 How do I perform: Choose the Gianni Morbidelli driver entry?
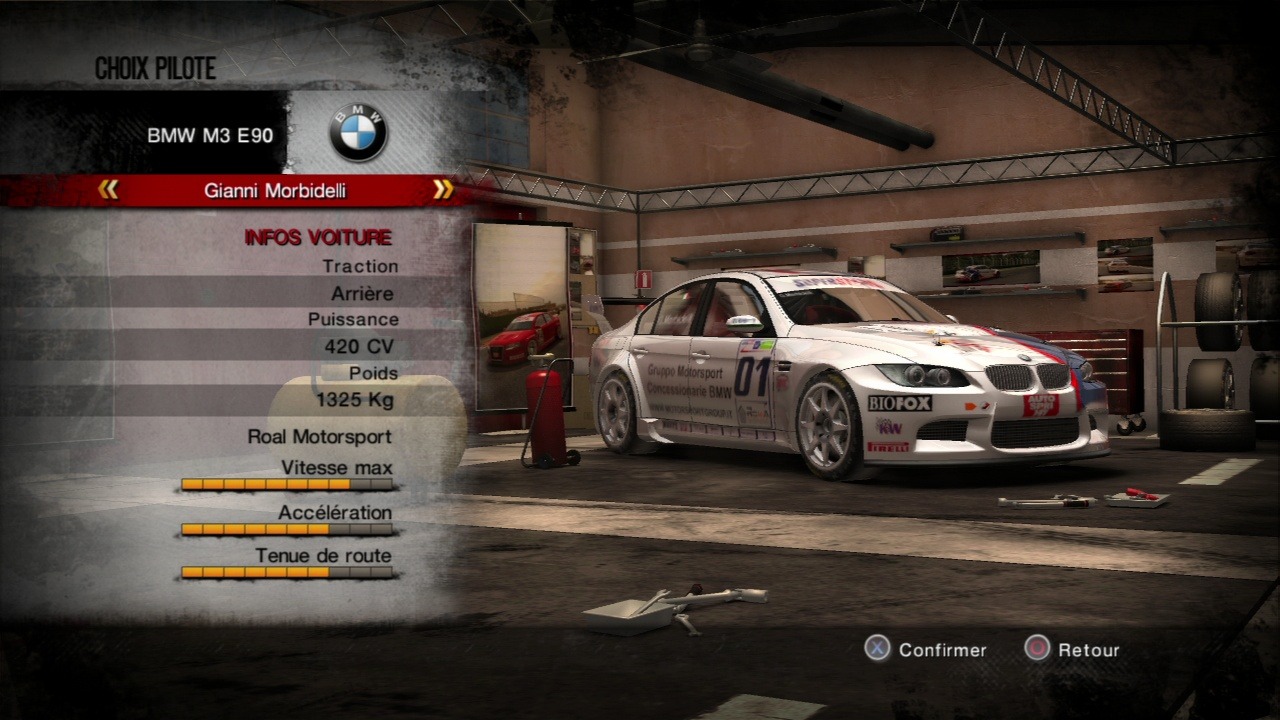point(275,190)
